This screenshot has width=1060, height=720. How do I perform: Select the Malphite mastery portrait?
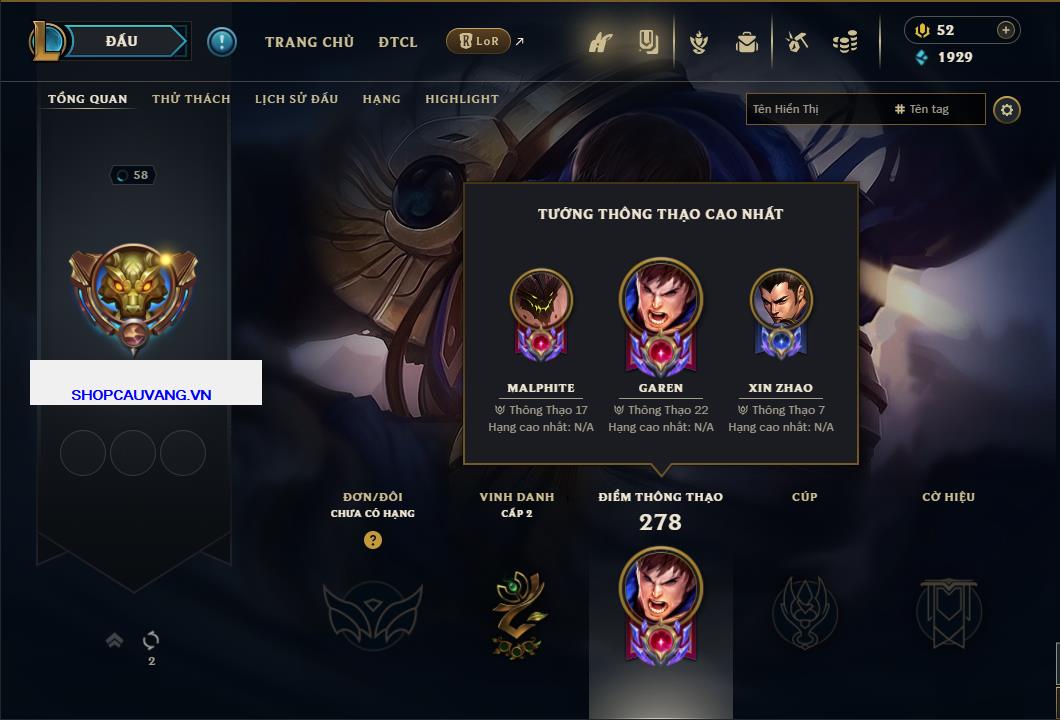541,300
